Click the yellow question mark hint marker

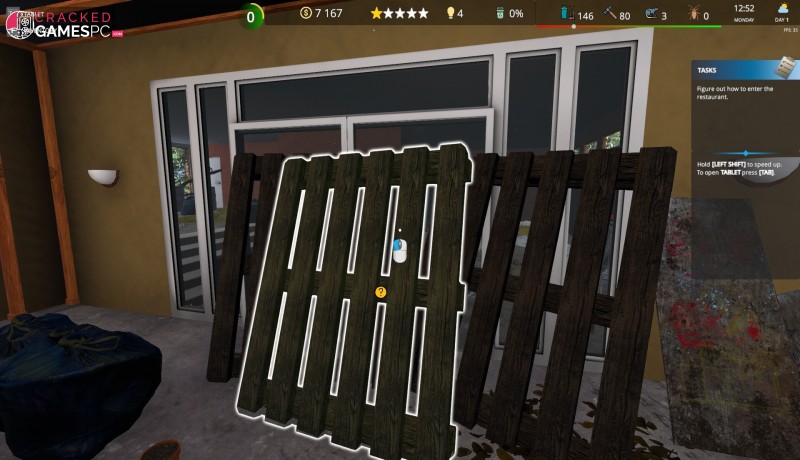pyautogui.click(x=381, y=292)
